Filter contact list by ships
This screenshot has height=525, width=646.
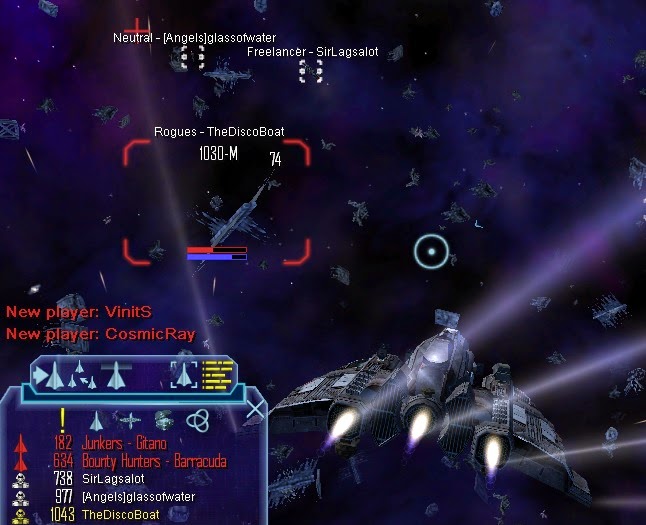(97, 420)
